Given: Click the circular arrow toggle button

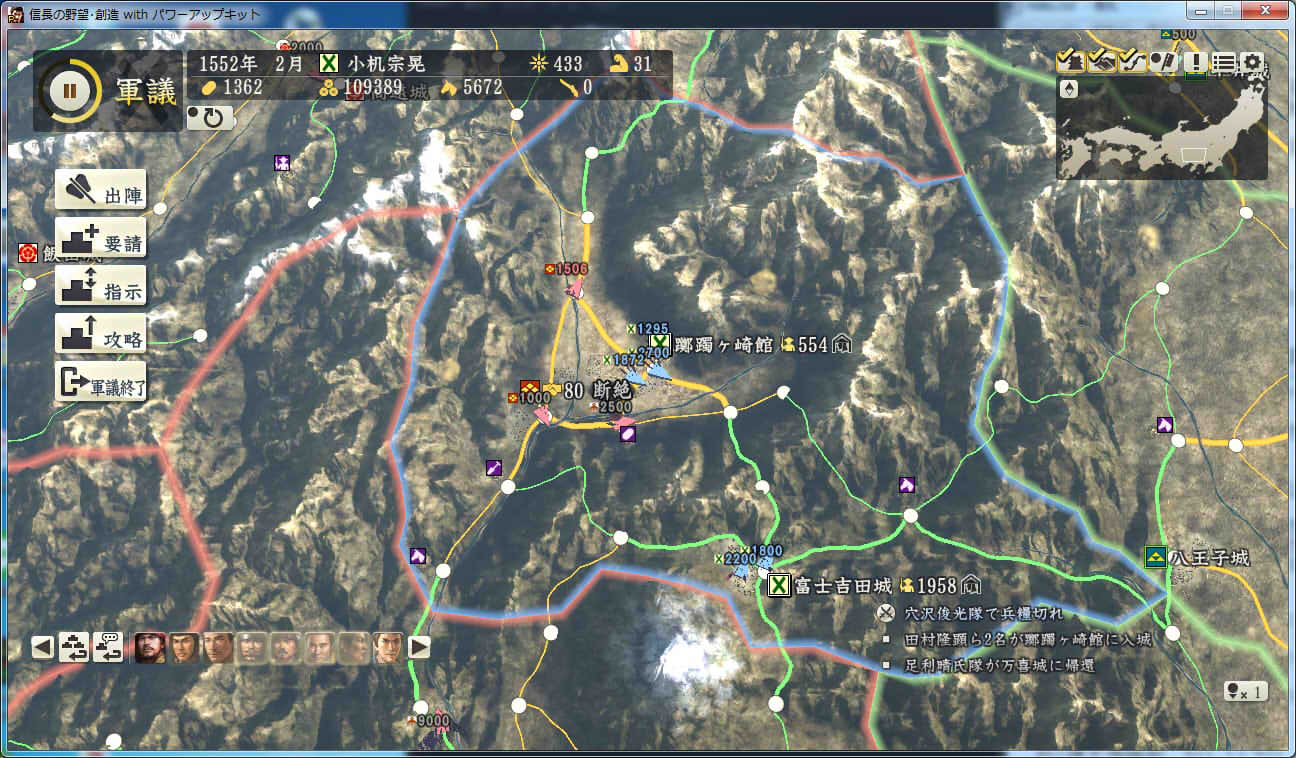Looking at the screenshot, I should (x=210, y=118).
